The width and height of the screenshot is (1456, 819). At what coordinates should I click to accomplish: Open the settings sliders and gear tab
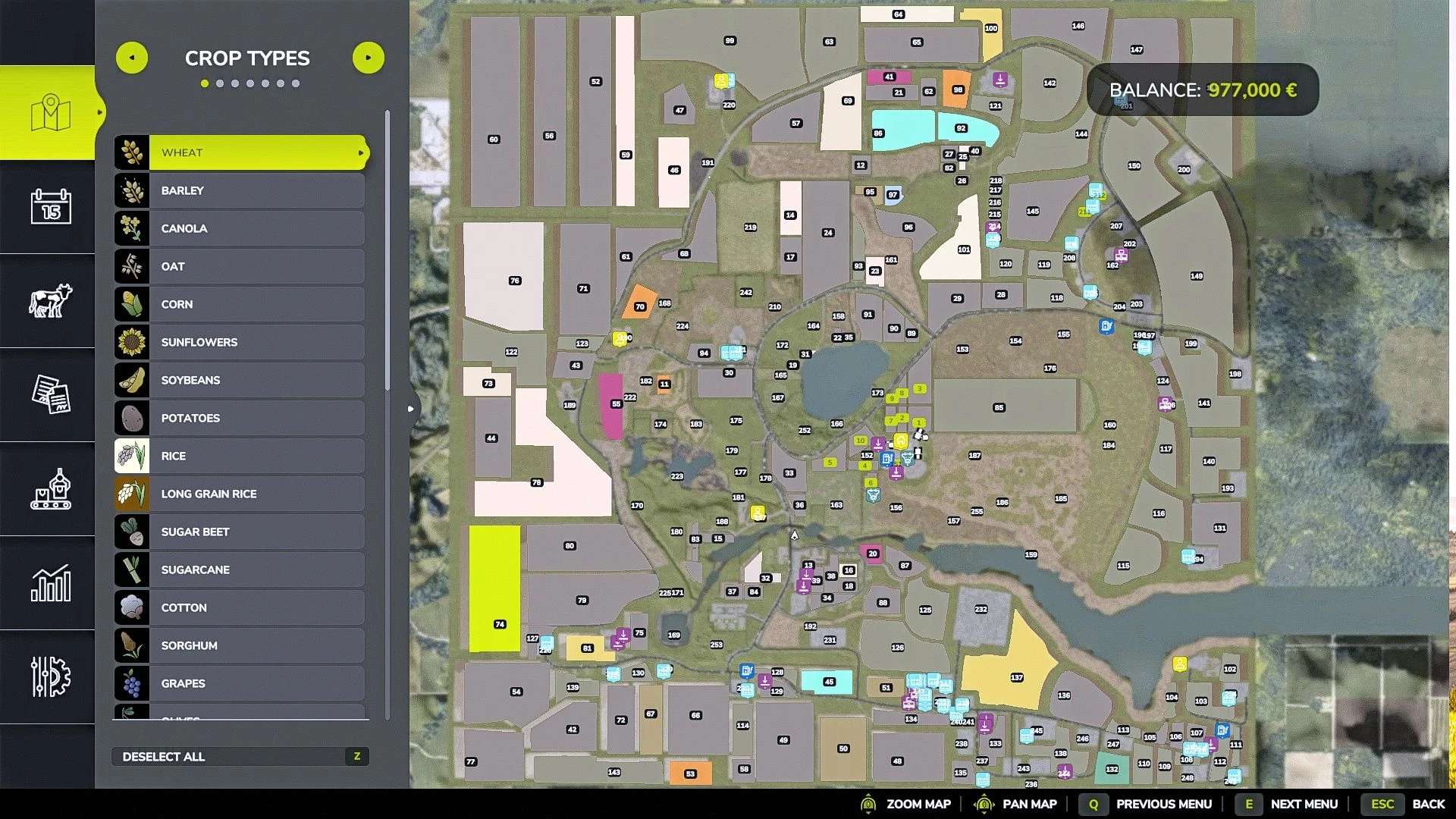[51, 676]
